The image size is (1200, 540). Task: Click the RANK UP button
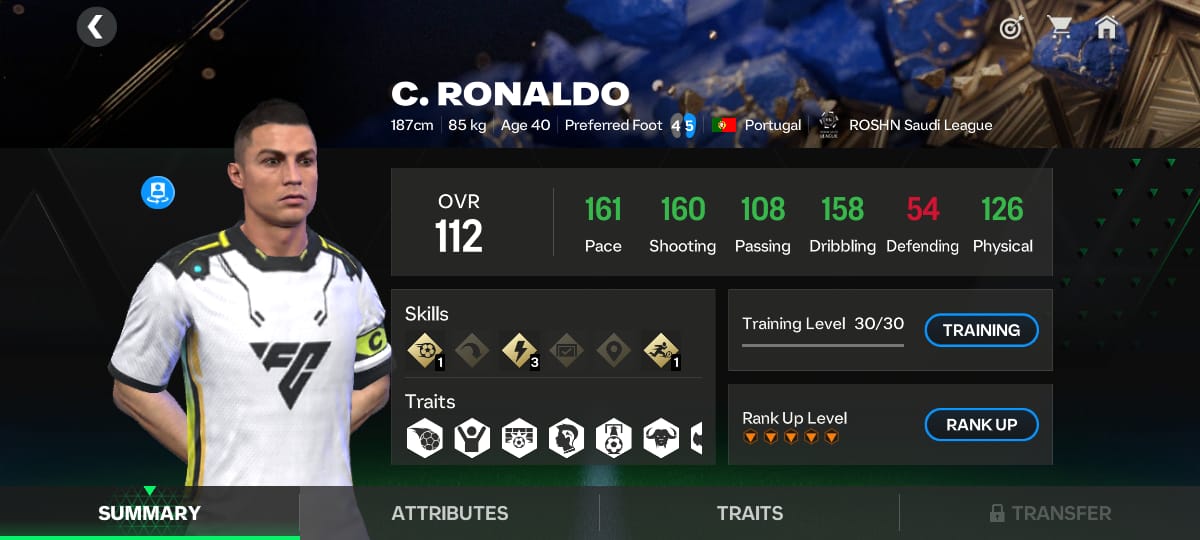[981, 425]
